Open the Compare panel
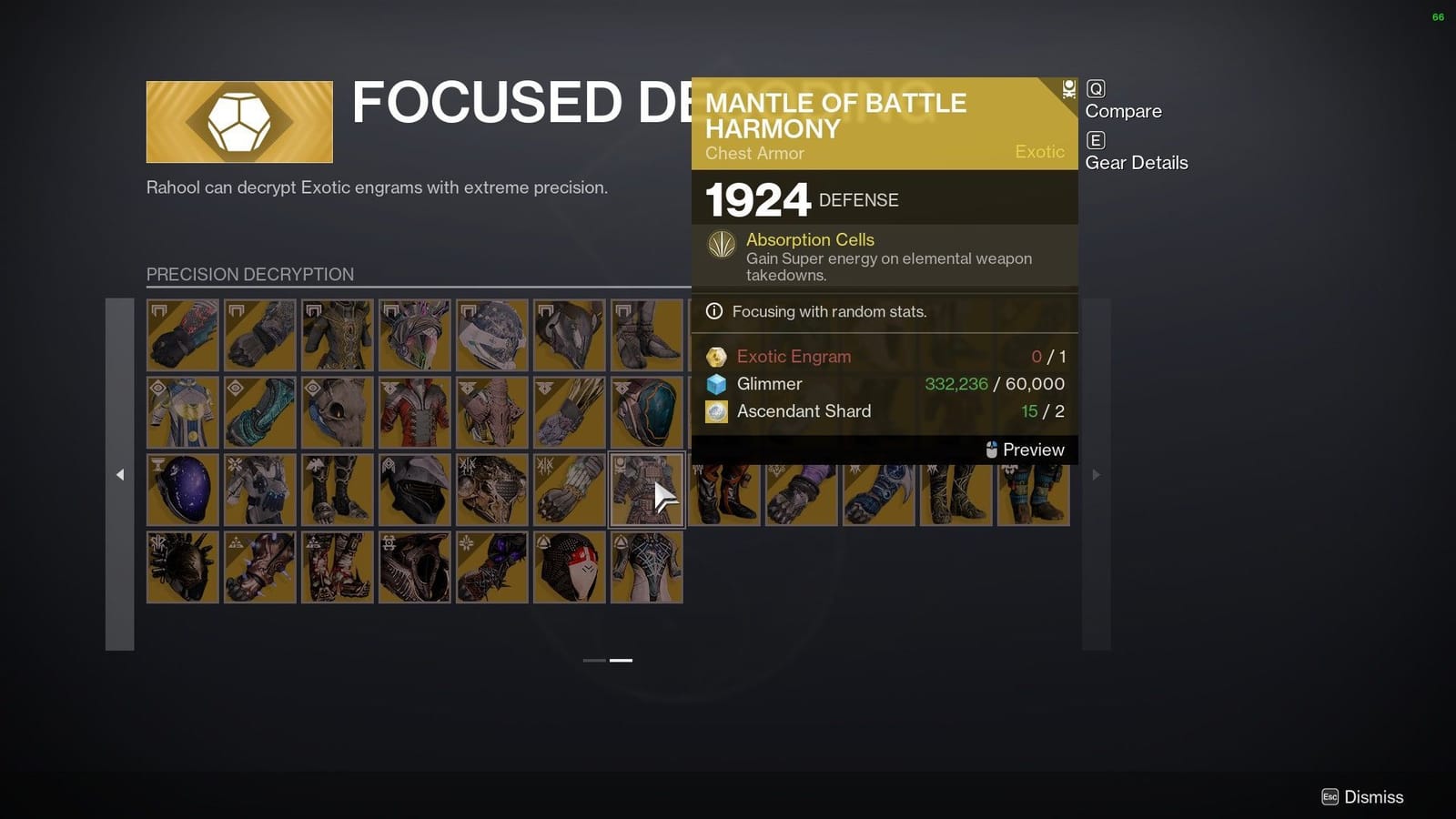The width and height of the screenshot is (1456, 819). point(1124,110)
